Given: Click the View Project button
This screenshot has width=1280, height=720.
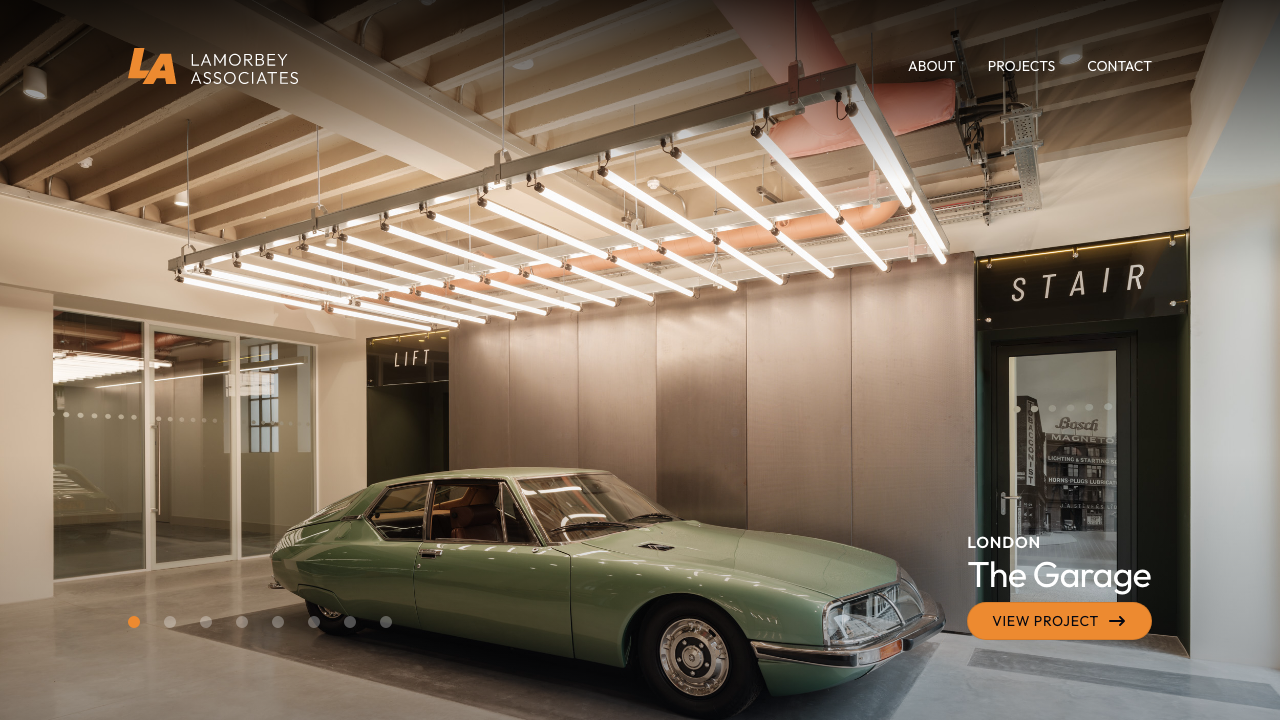Looking at the screenshot, I should point(1059,621).
